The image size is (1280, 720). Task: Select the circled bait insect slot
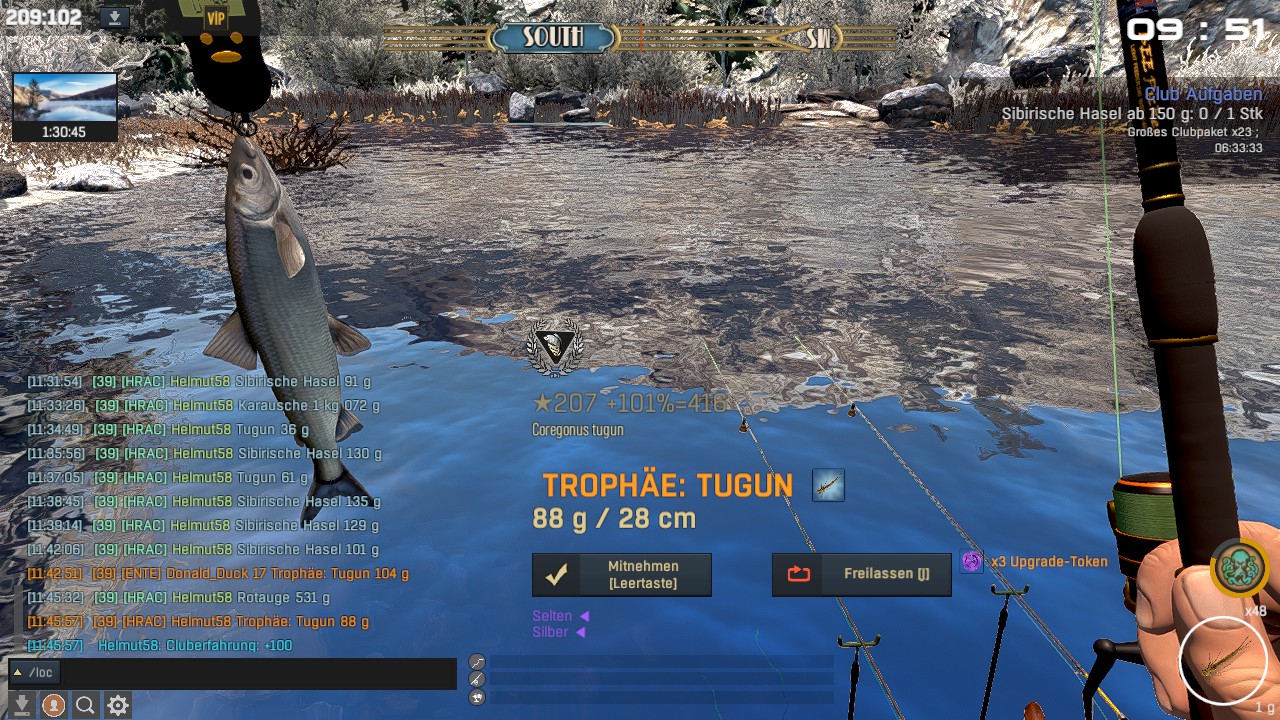1222,660
